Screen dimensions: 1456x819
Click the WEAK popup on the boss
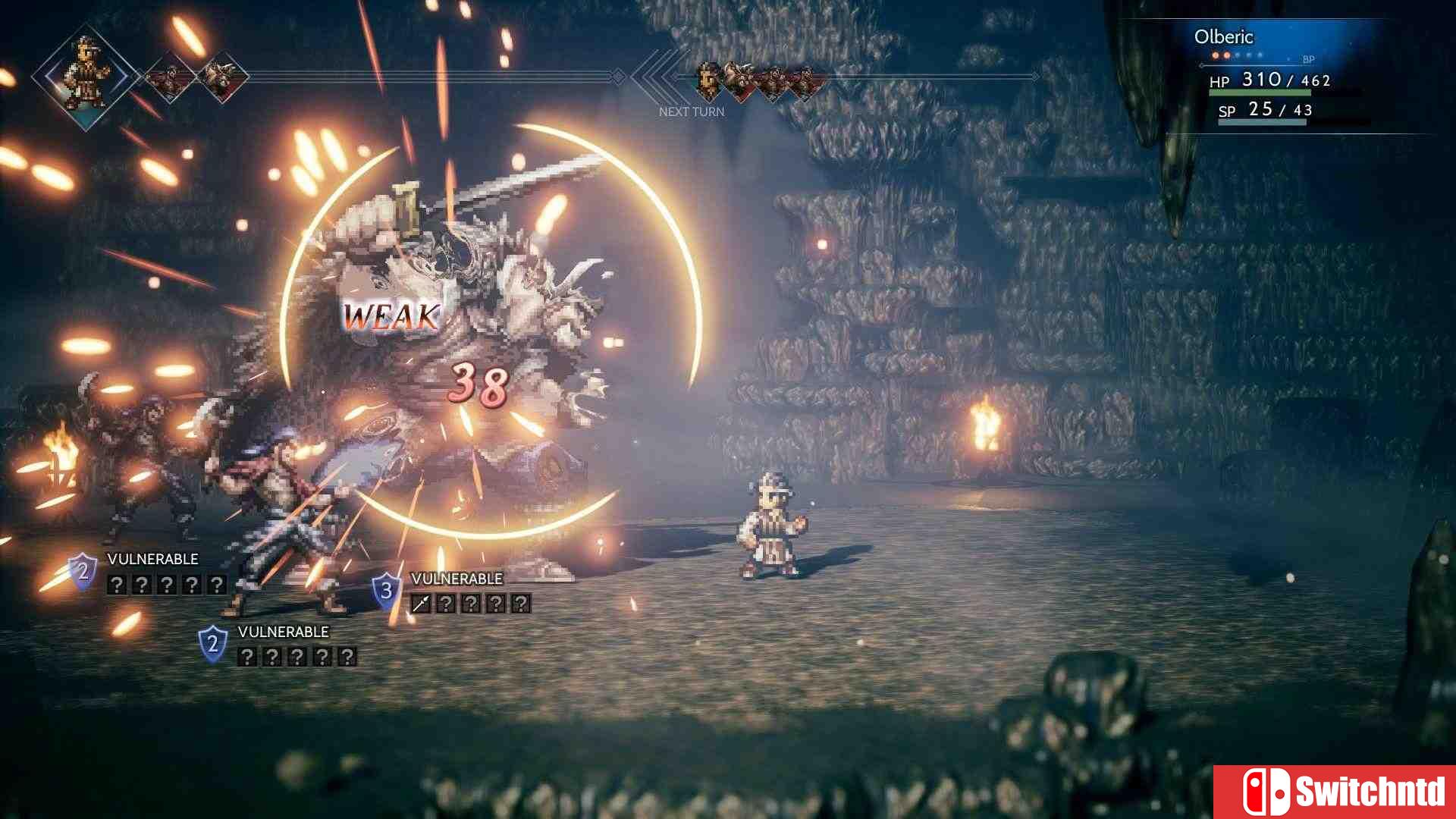click(391, 314)
